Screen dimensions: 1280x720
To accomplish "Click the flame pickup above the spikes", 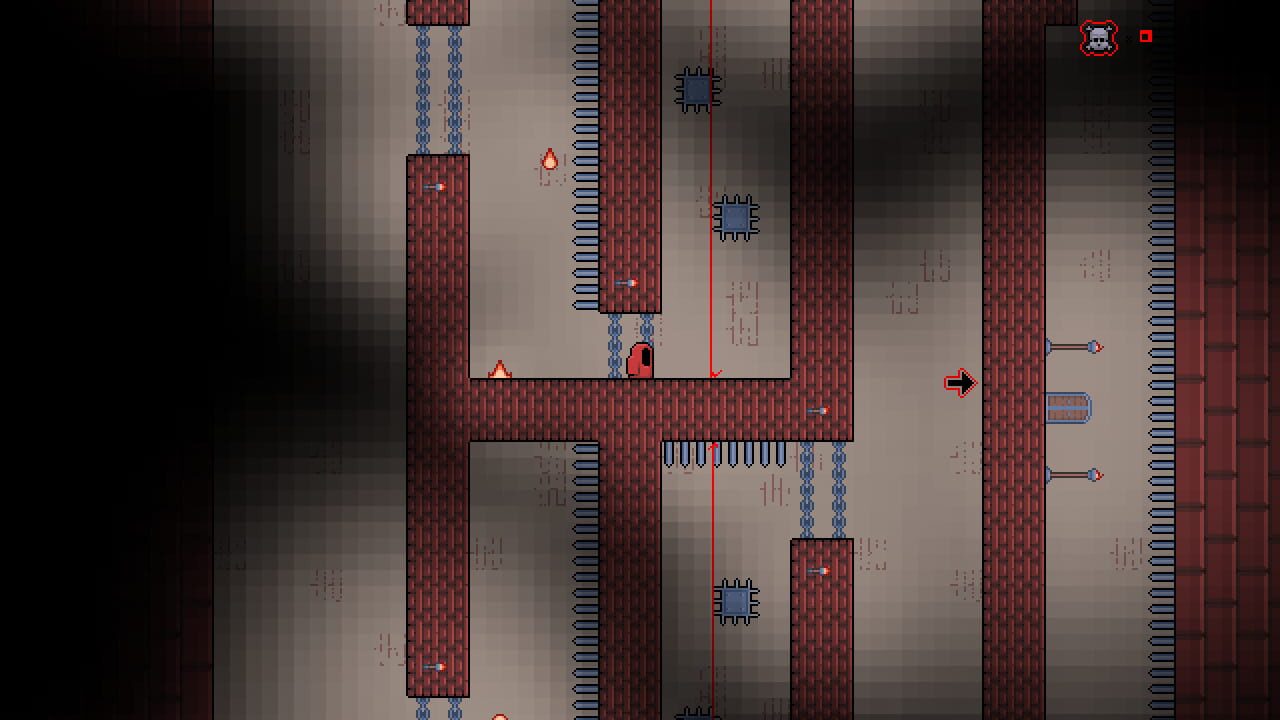I will coord(549,160).
